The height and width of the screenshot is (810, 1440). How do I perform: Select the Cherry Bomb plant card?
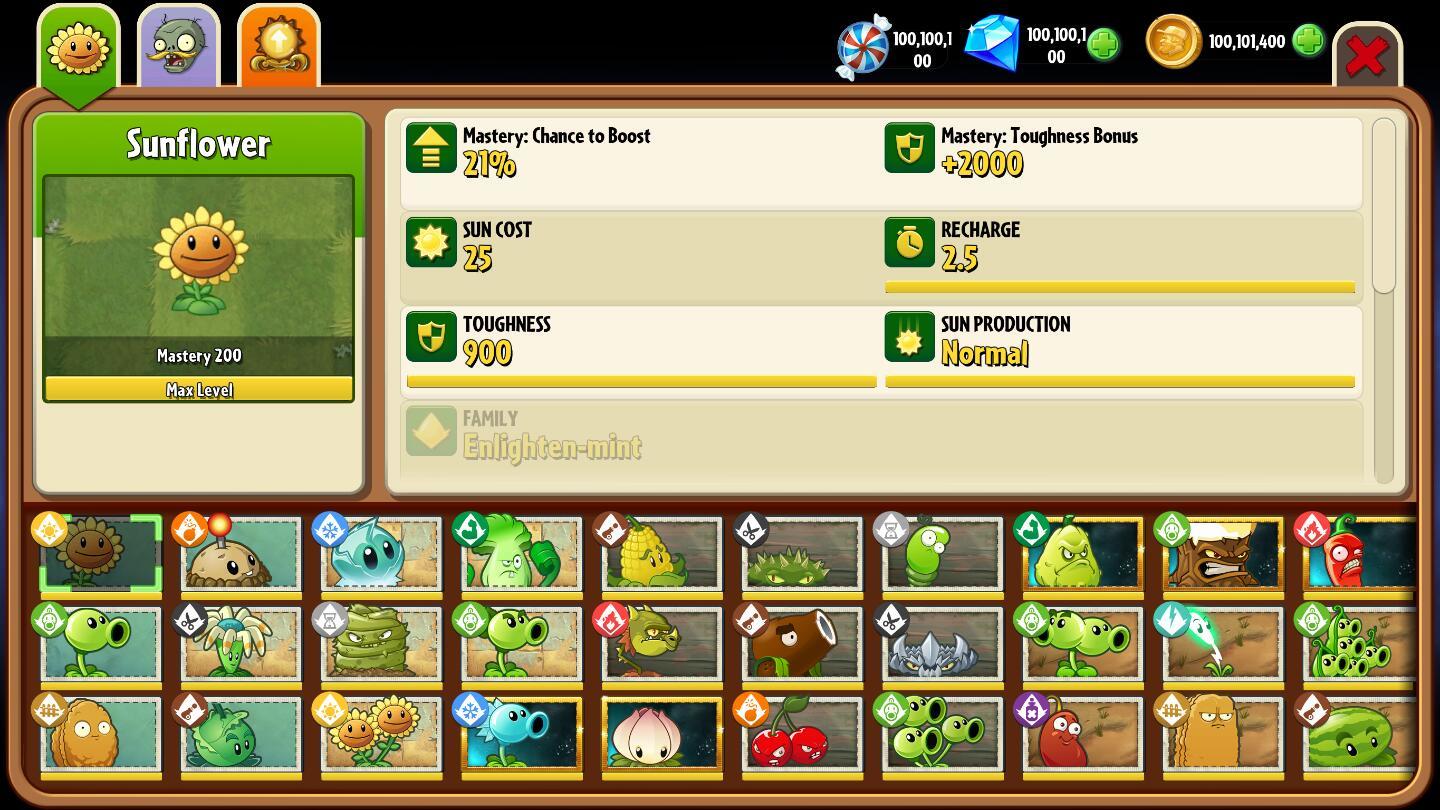[x=800, y=733]
